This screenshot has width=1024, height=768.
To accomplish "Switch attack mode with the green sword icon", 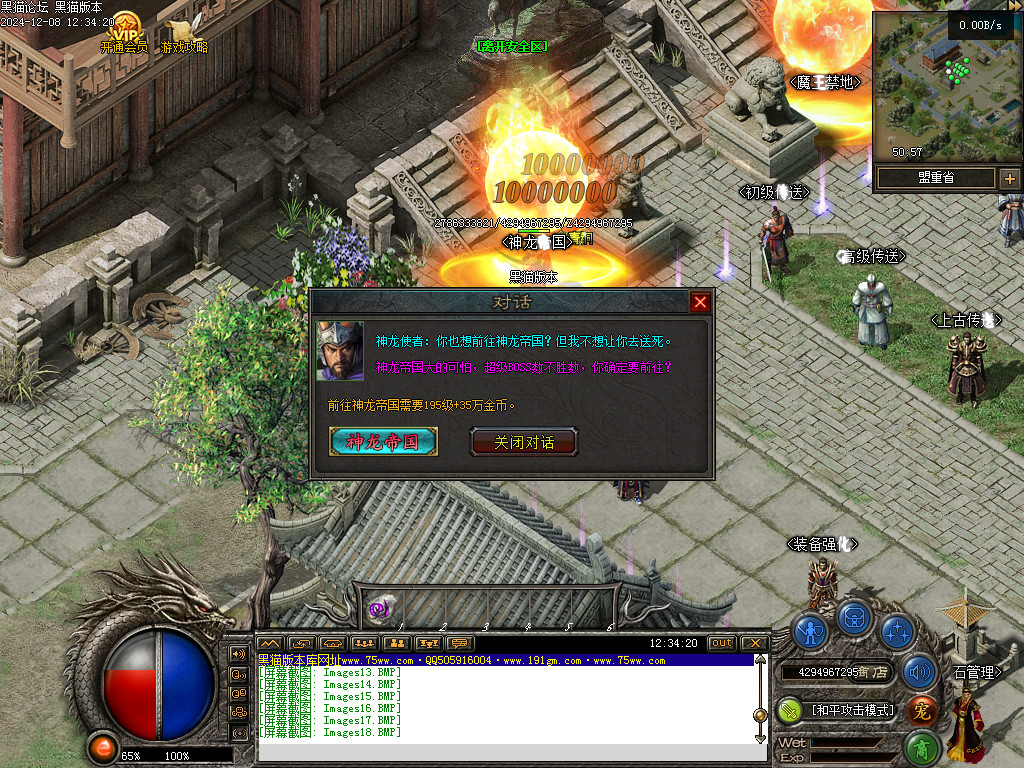I will 790,710.
